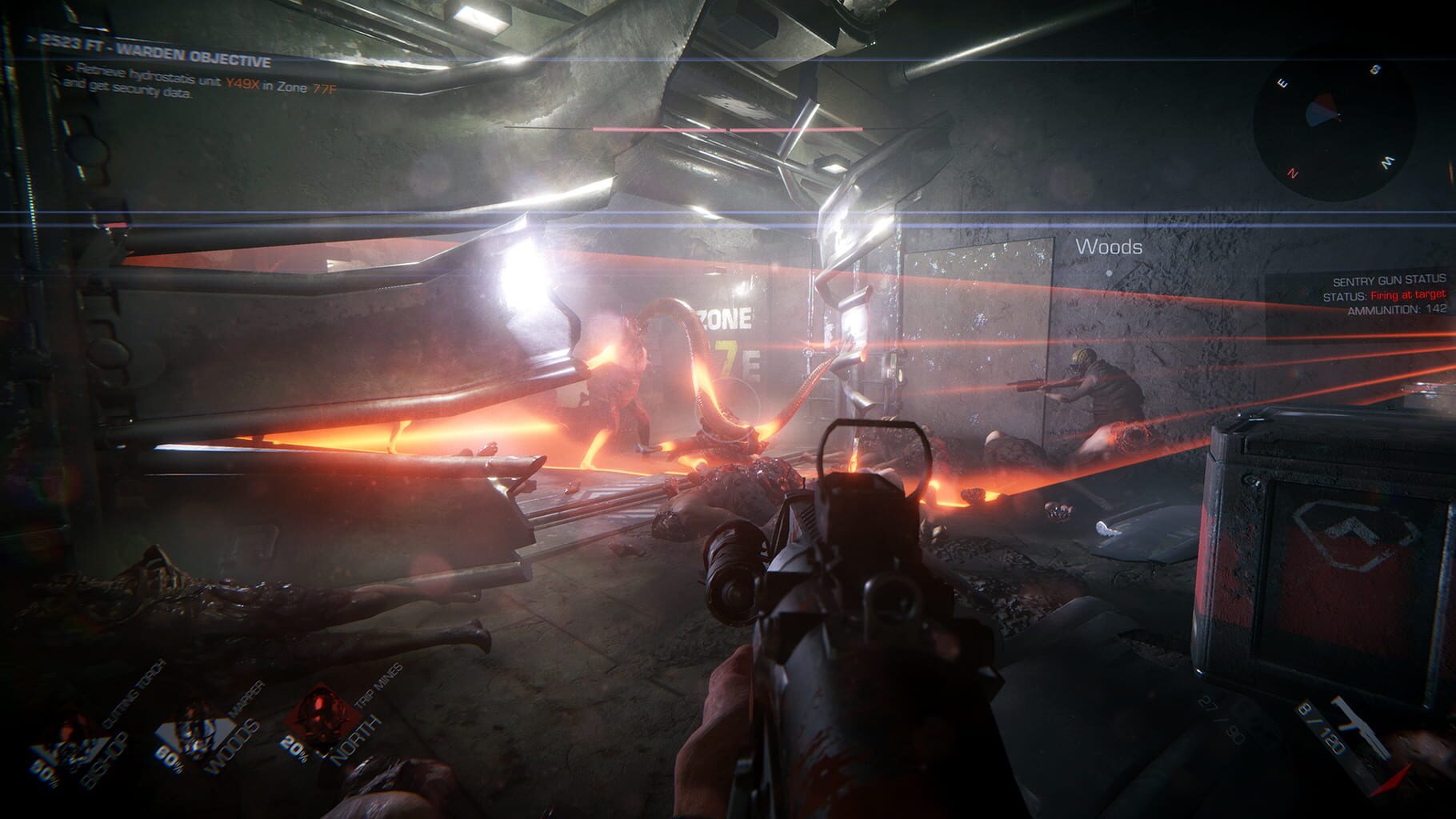Click North's 20% health readout

pos(295,749)
